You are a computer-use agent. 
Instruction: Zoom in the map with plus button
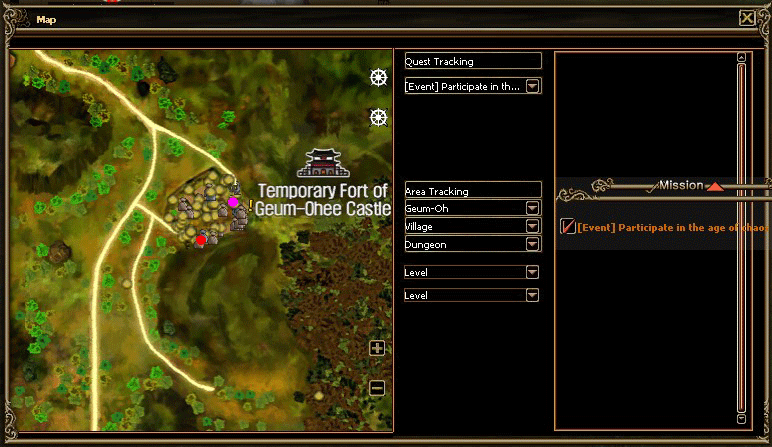[377, 348]
